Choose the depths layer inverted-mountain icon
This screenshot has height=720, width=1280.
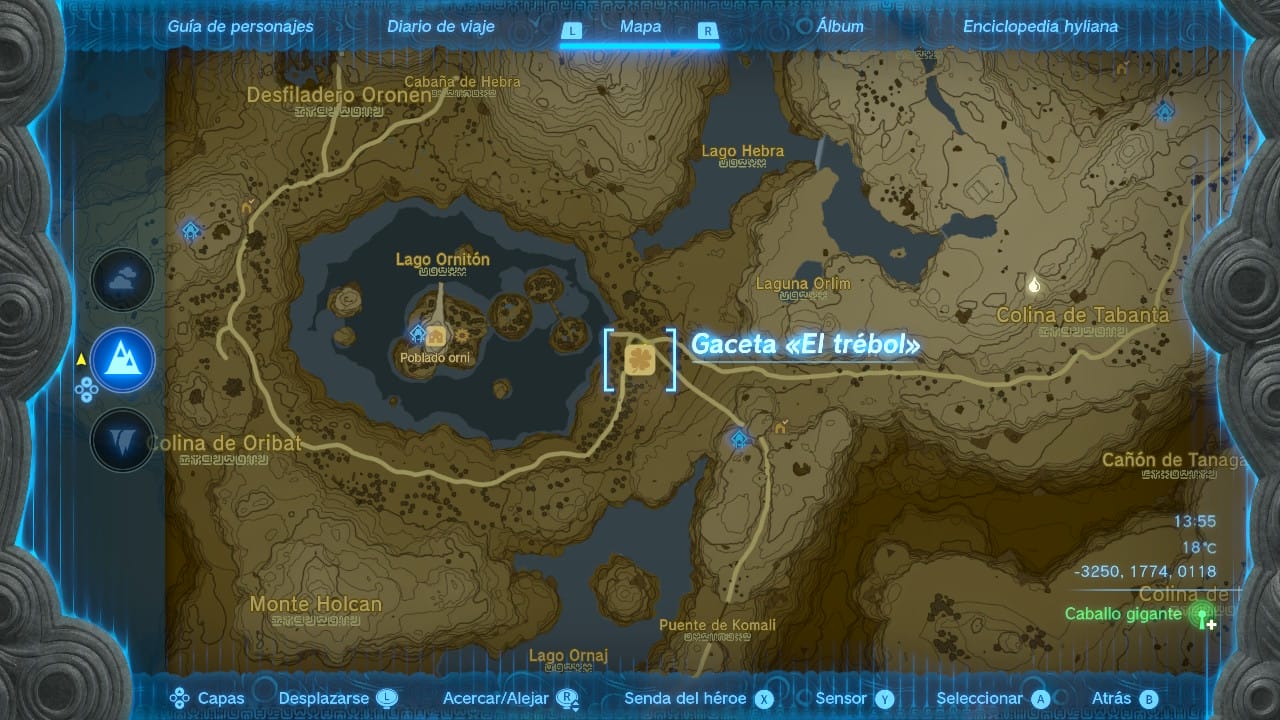[x=123, y=440]
